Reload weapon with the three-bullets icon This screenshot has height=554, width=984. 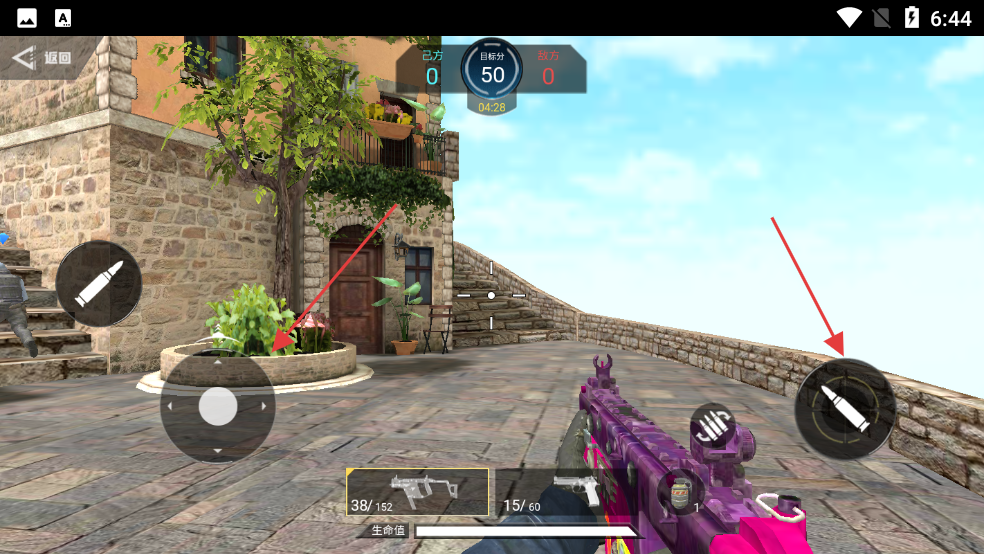[x=712, y=424]
